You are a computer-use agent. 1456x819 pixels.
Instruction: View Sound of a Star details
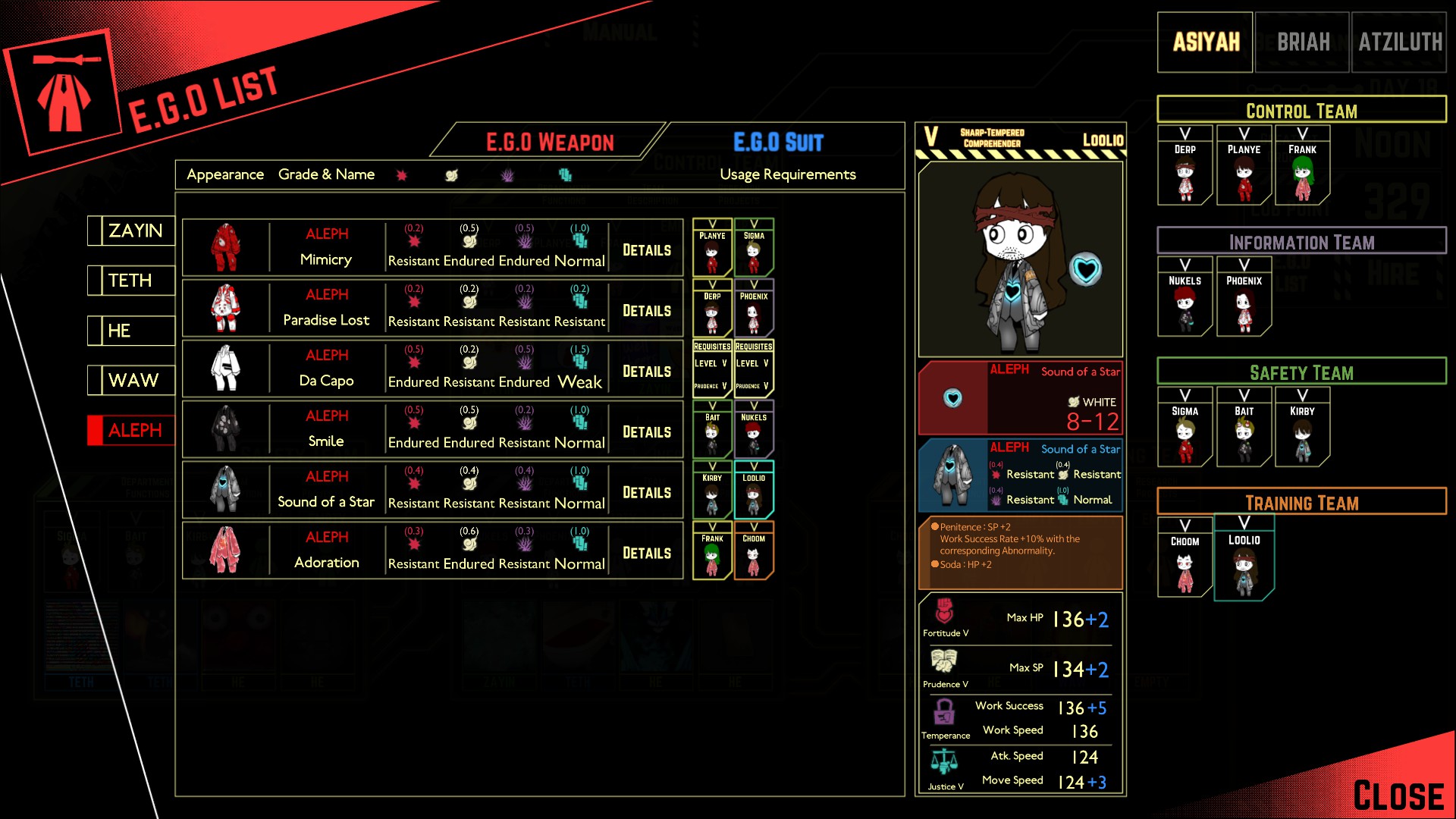point(646,493)
